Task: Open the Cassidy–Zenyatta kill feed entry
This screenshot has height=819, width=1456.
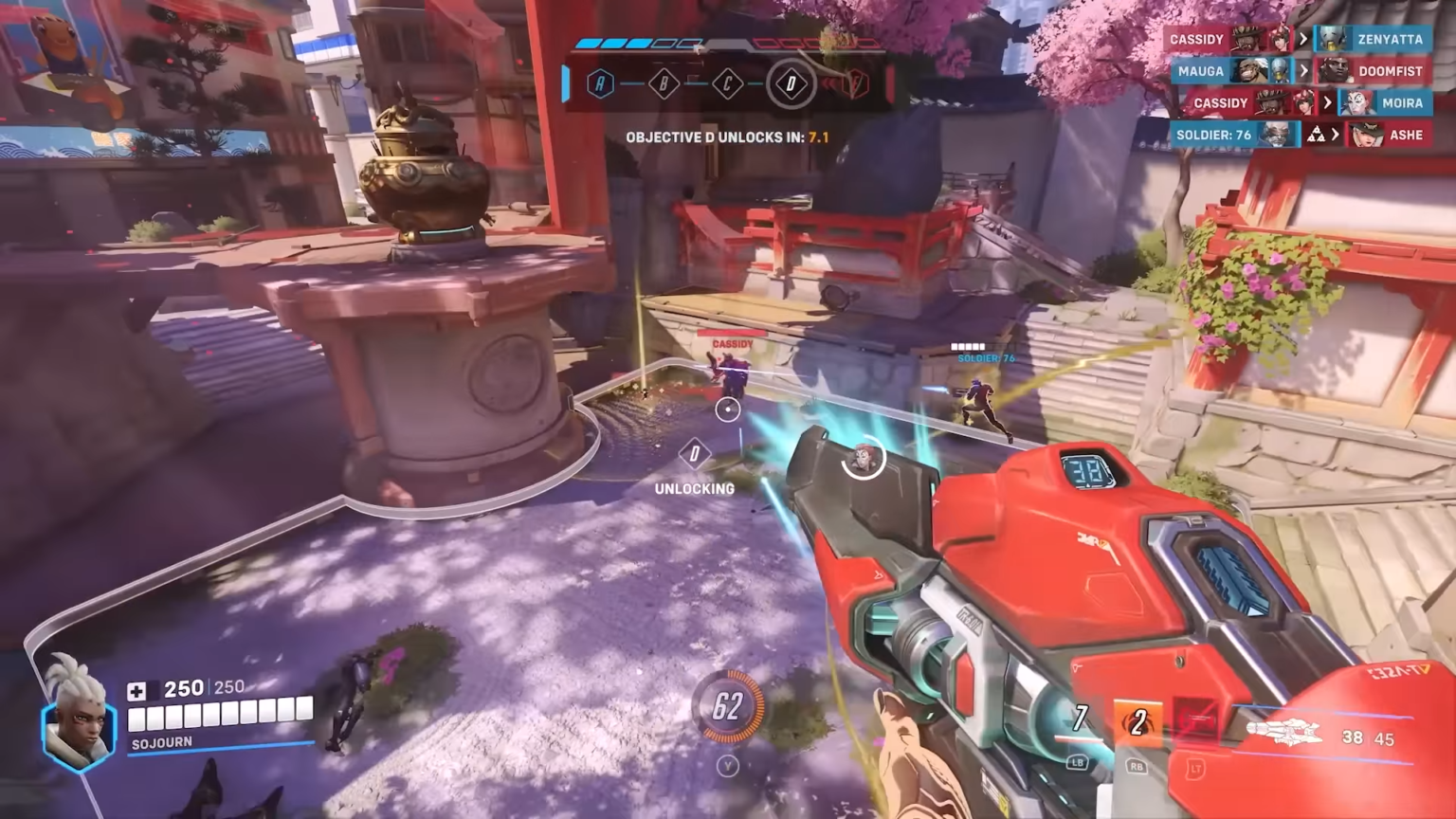Action: 1297,39
